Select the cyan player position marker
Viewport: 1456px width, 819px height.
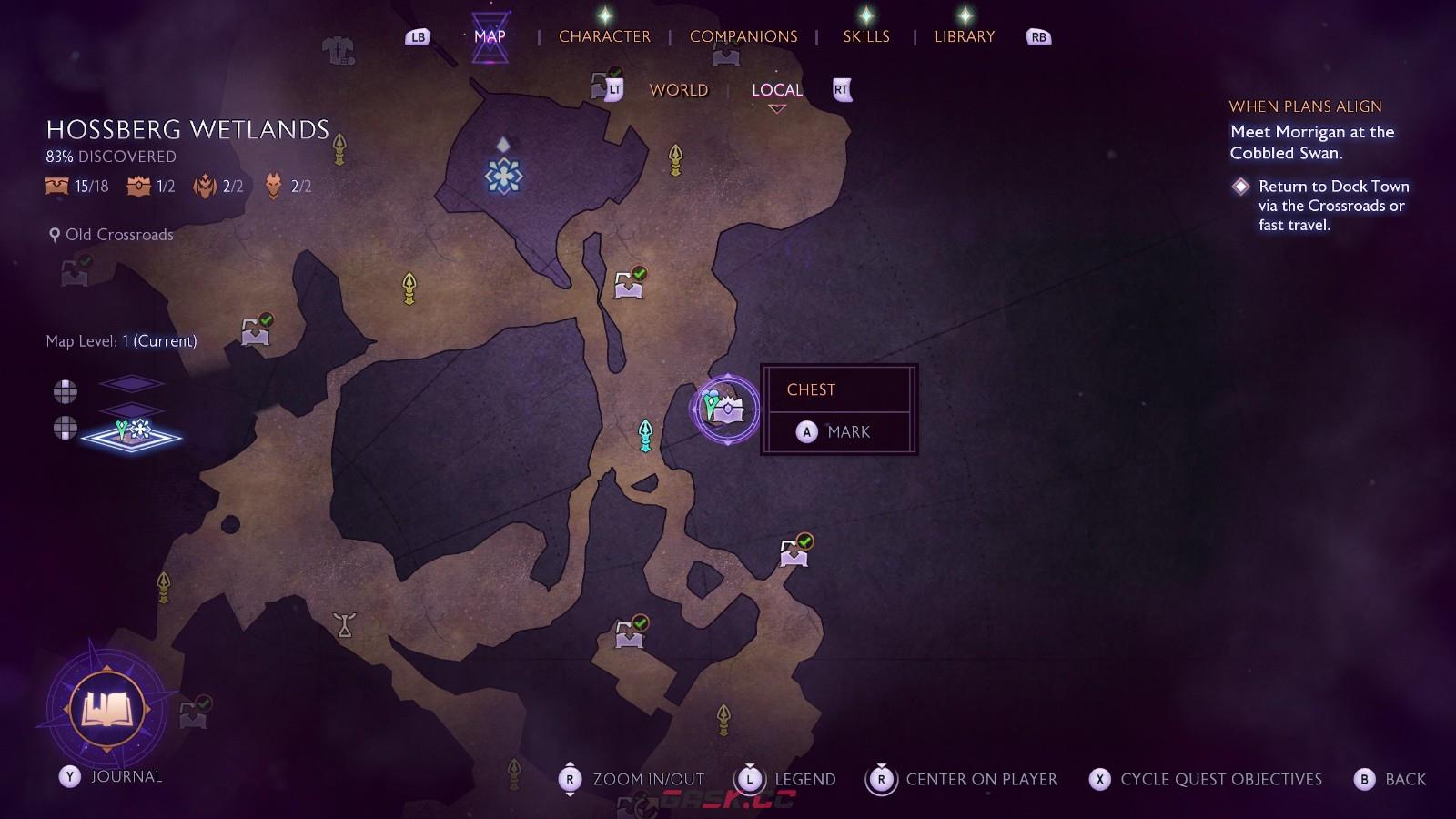(645, 435)
